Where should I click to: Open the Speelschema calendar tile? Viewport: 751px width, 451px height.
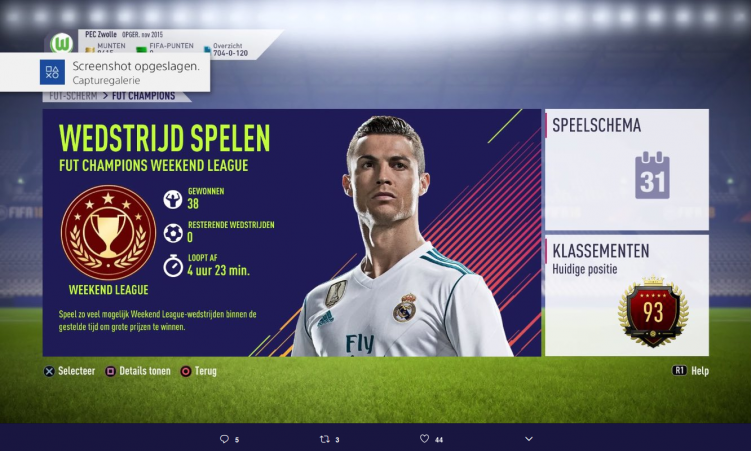(626, 169)
